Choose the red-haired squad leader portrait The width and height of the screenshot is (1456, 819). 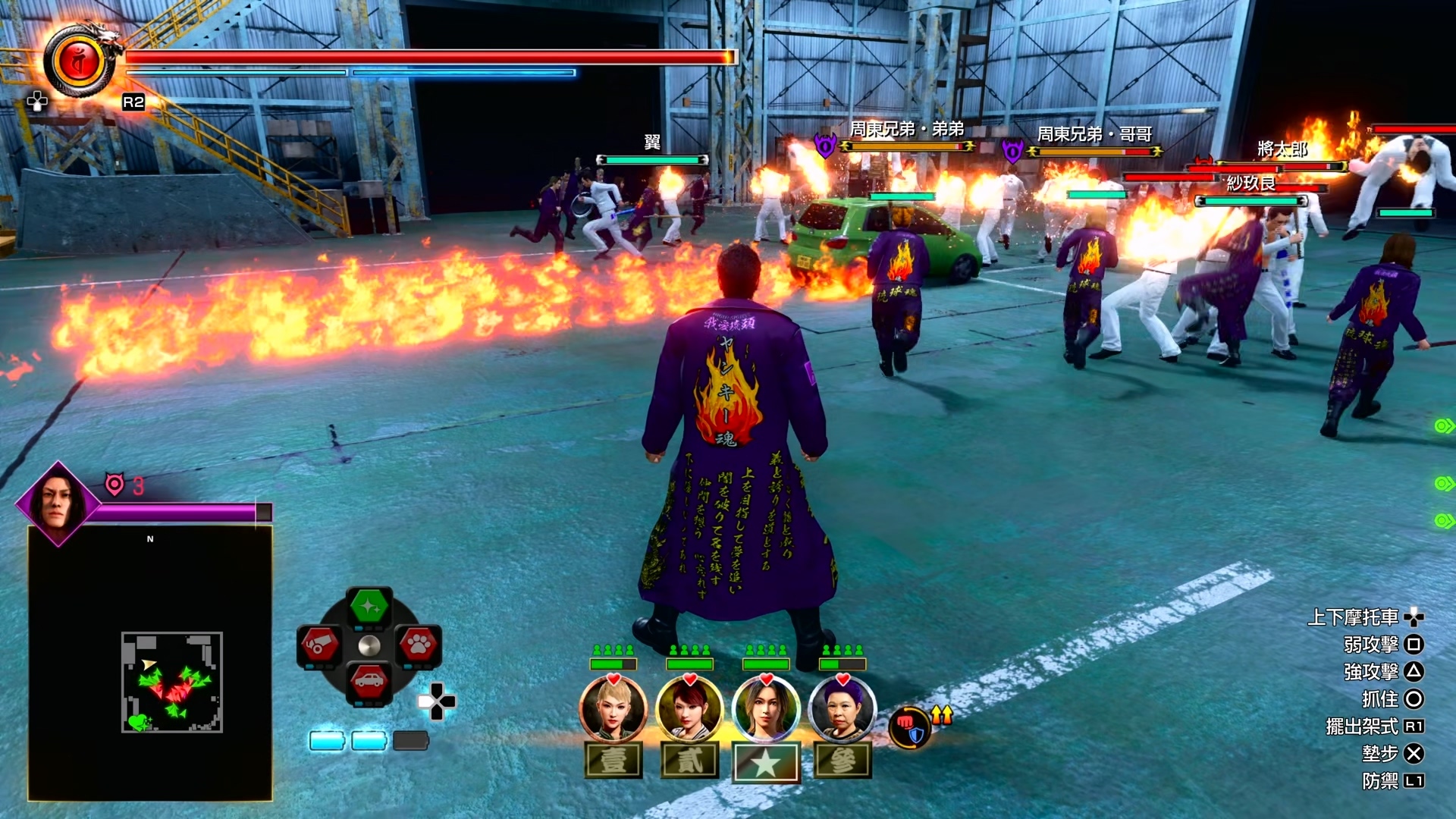point(689,709)
